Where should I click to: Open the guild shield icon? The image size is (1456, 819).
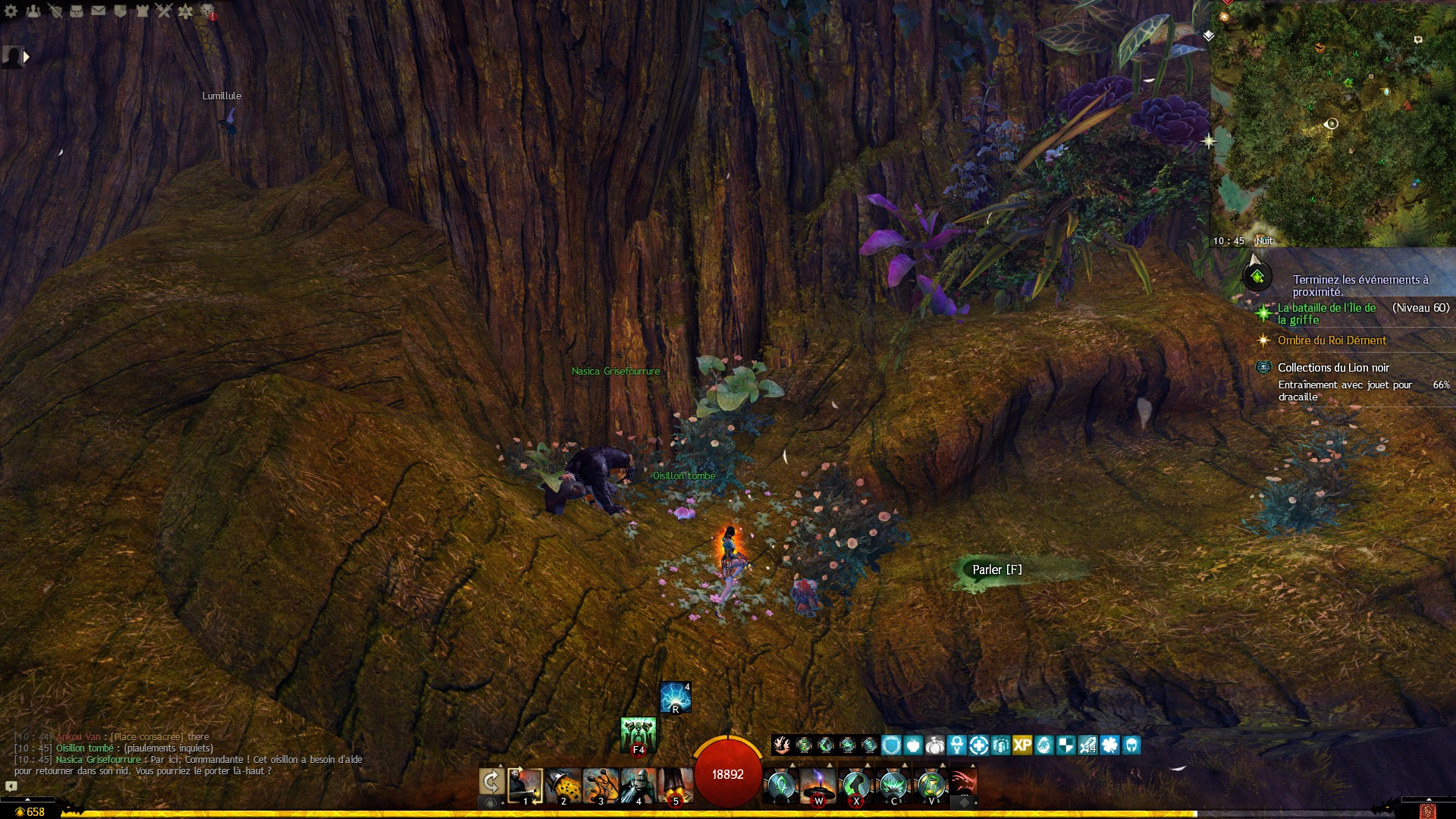tap(120, 11)
